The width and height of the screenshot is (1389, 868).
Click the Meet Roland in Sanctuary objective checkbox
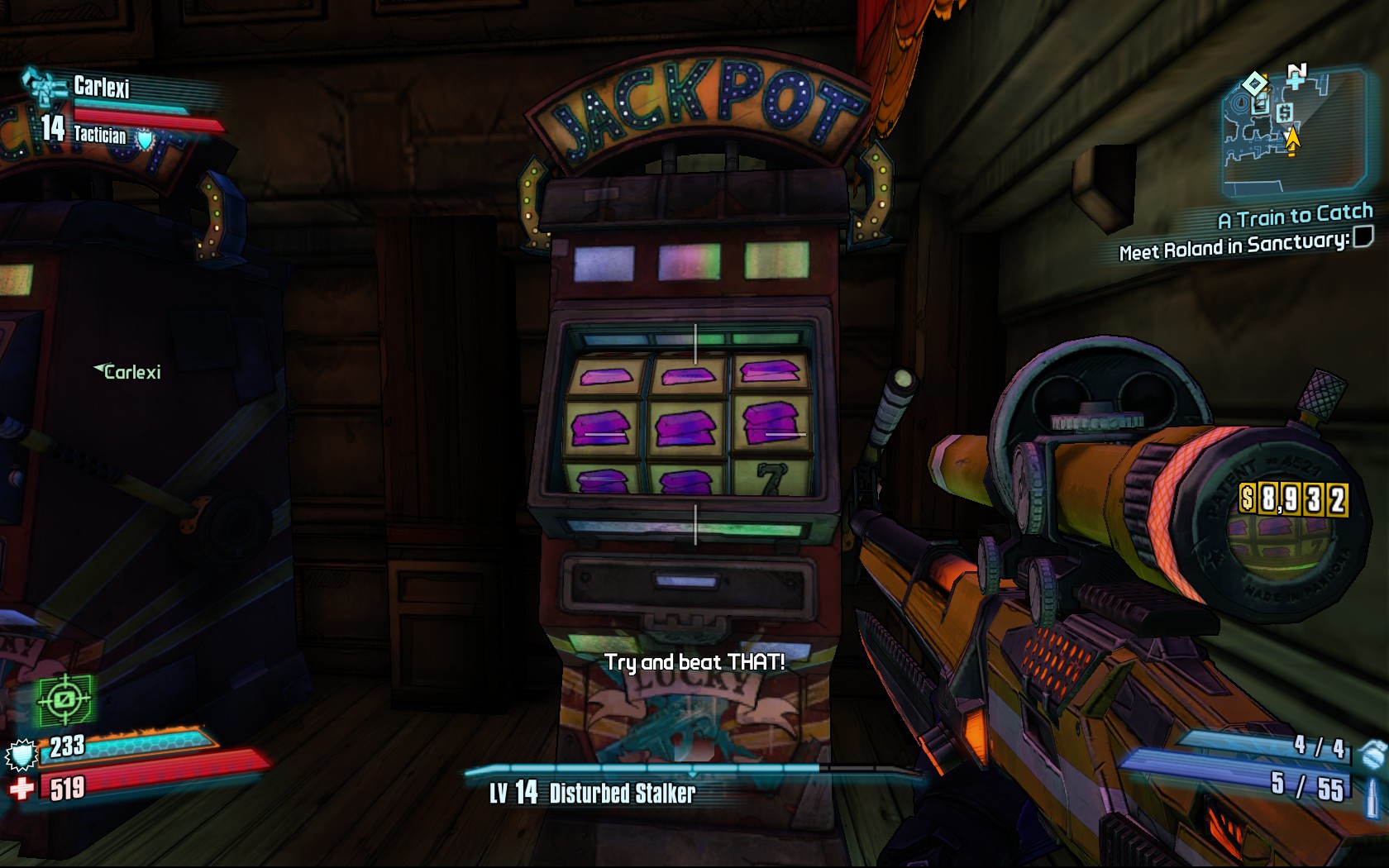[x=1363, y=237]
